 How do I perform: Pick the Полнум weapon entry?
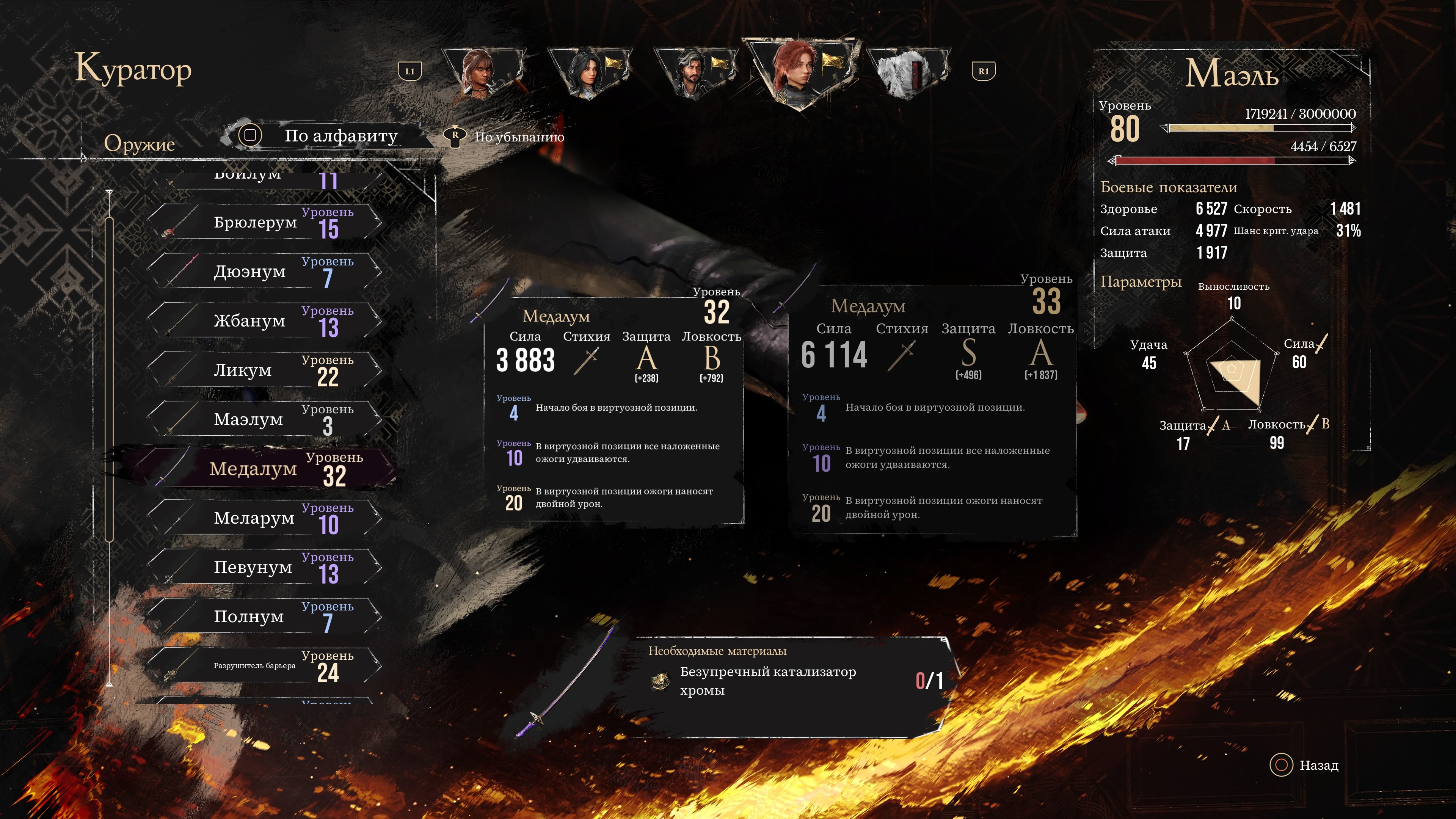[x=266, y=616]
